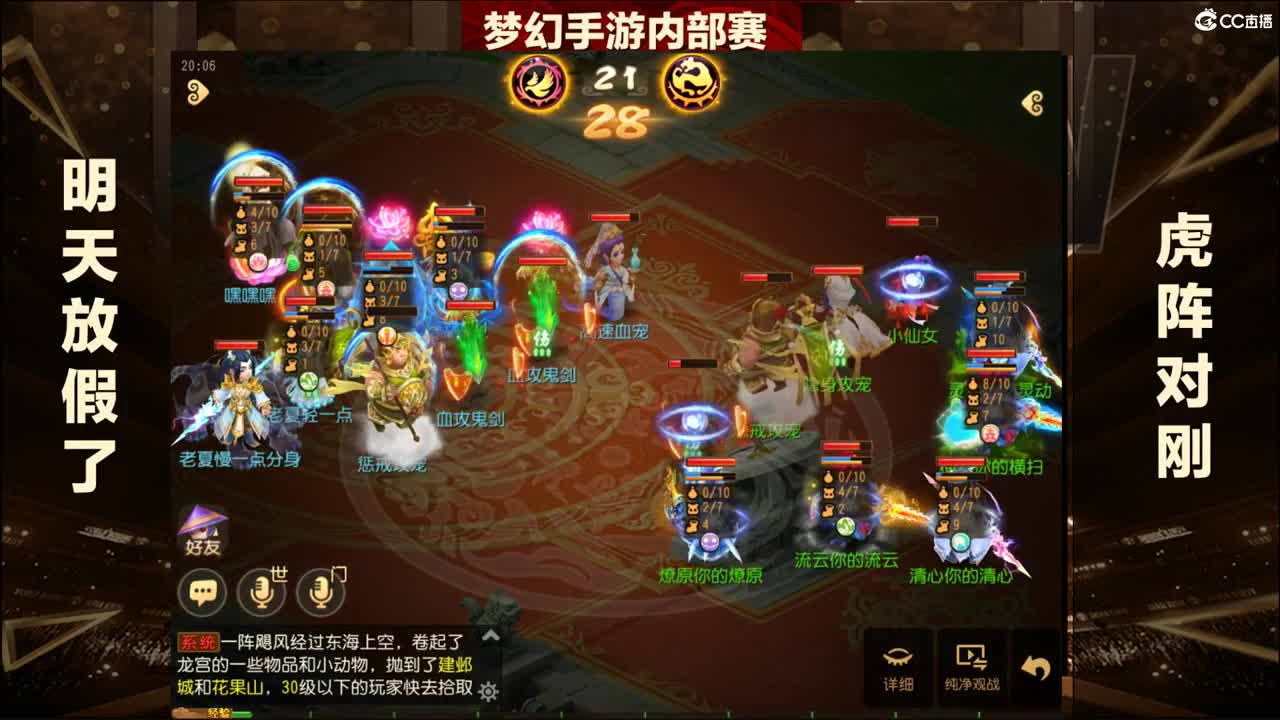Toggle the 门 faction voice microphone
This screenshot has width=1280, height=720.
tap(322, 591)
